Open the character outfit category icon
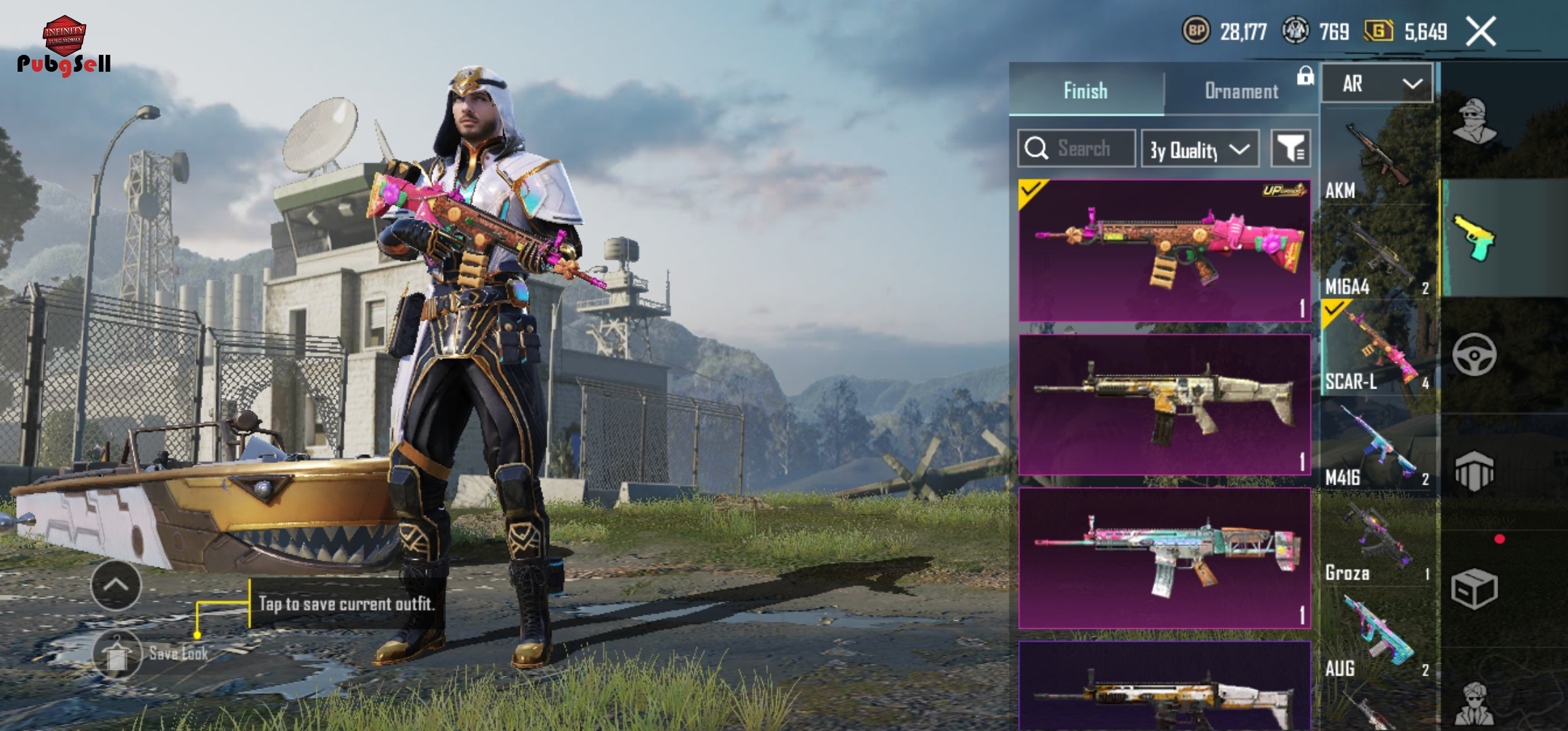The height and width of the screenshot is (731, 1568). click(x=1474, y=122)
